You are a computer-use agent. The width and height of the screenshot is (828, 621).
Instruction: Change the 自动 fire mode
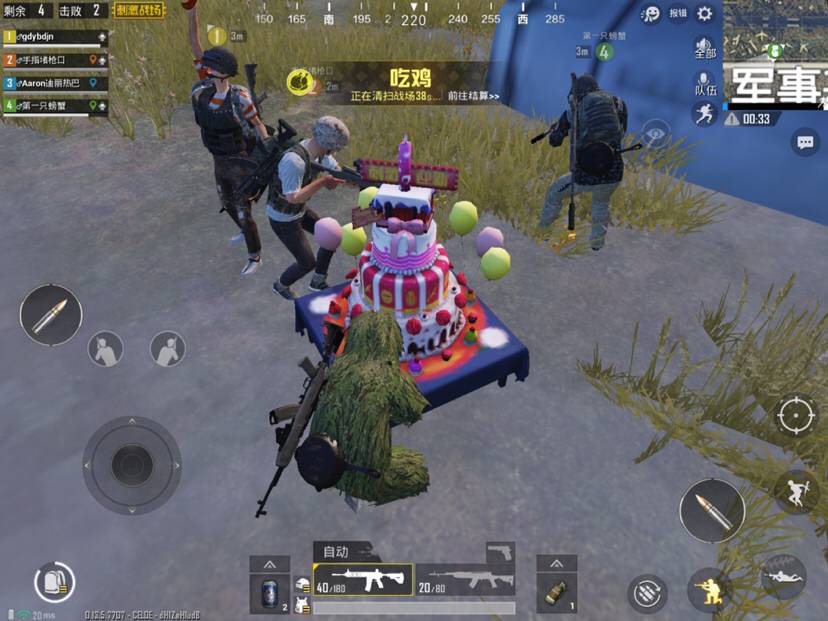pos(336,551)
